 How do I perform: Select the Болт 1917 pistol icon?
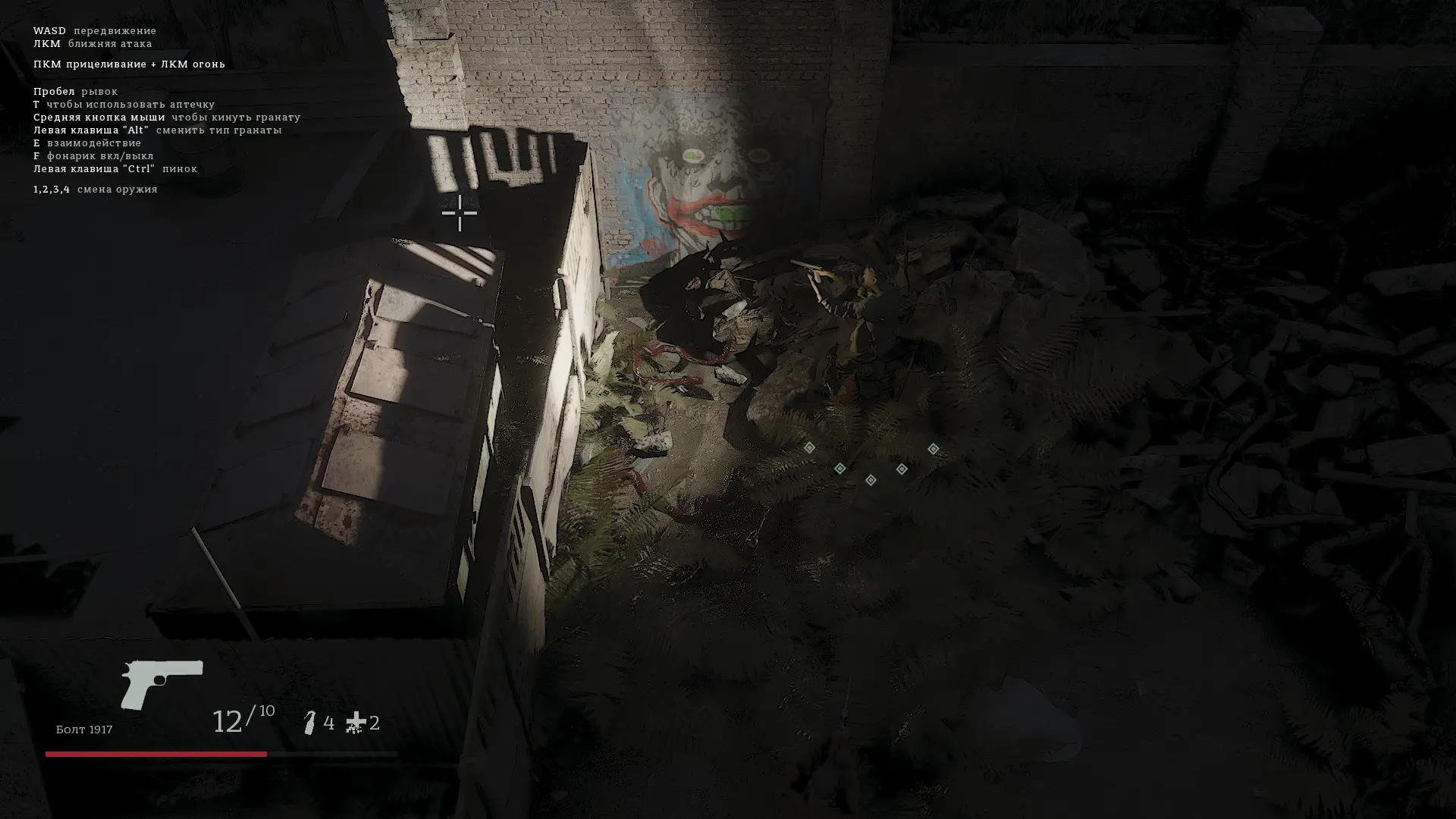pos(162,684)
